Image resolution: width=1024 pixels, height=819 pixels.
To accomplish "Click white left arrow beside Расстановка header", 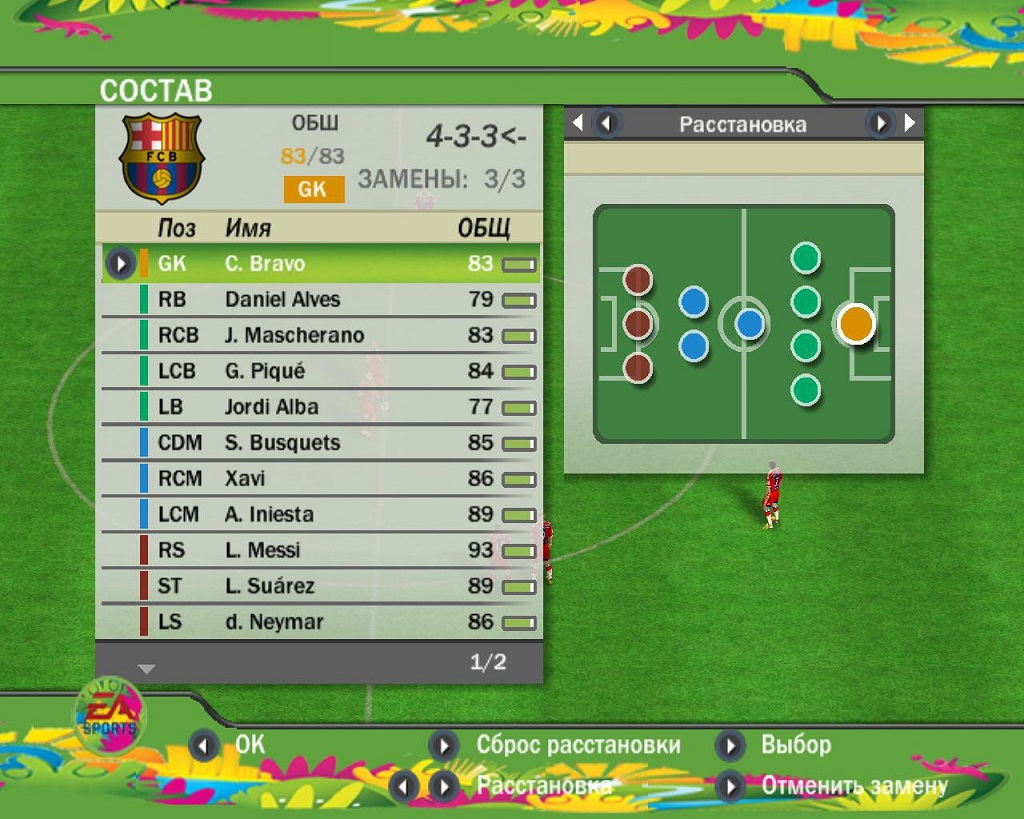I will pos(577,123).
